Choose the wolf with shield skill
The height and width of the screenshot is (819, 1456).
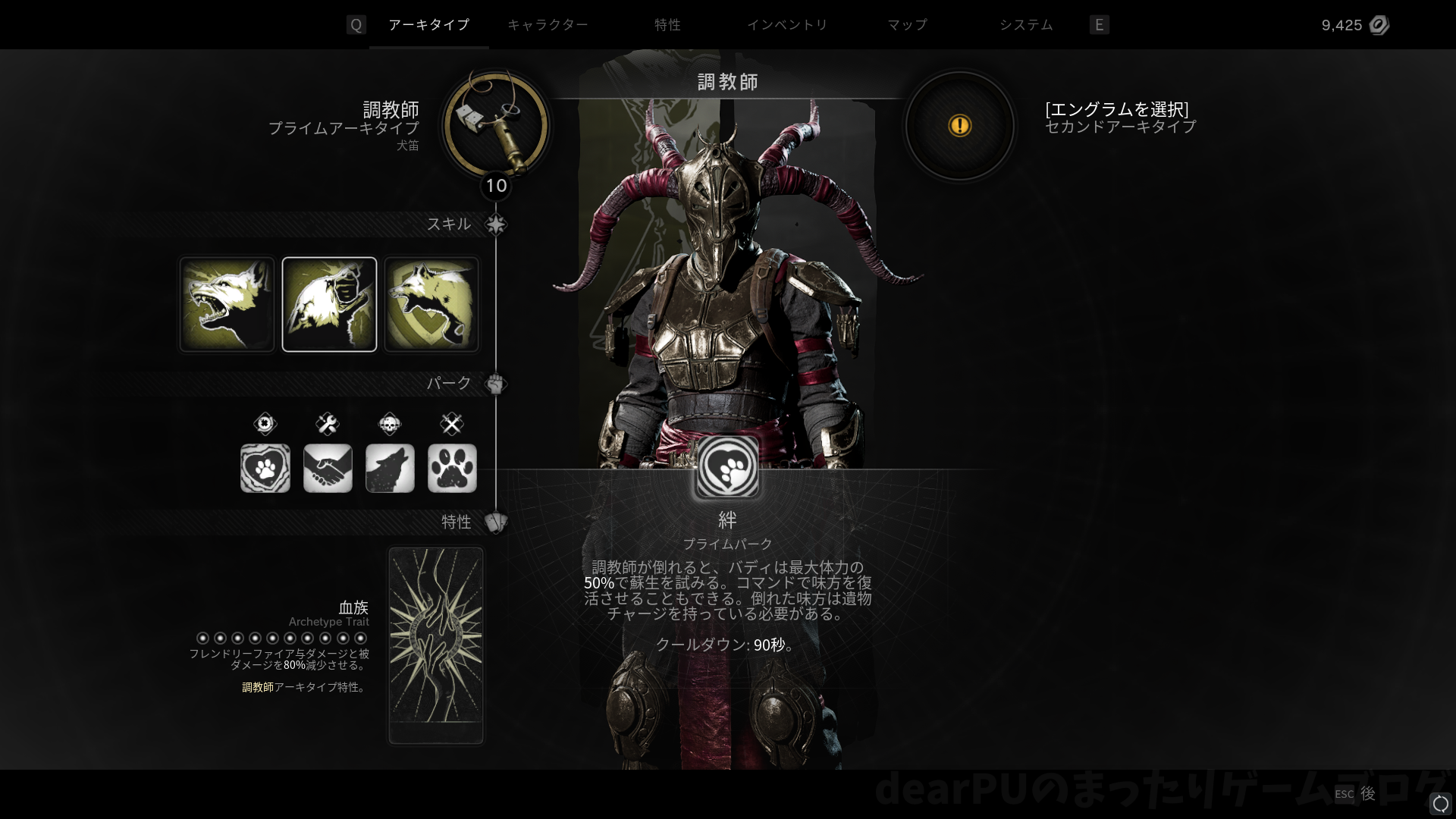point(431,304)
